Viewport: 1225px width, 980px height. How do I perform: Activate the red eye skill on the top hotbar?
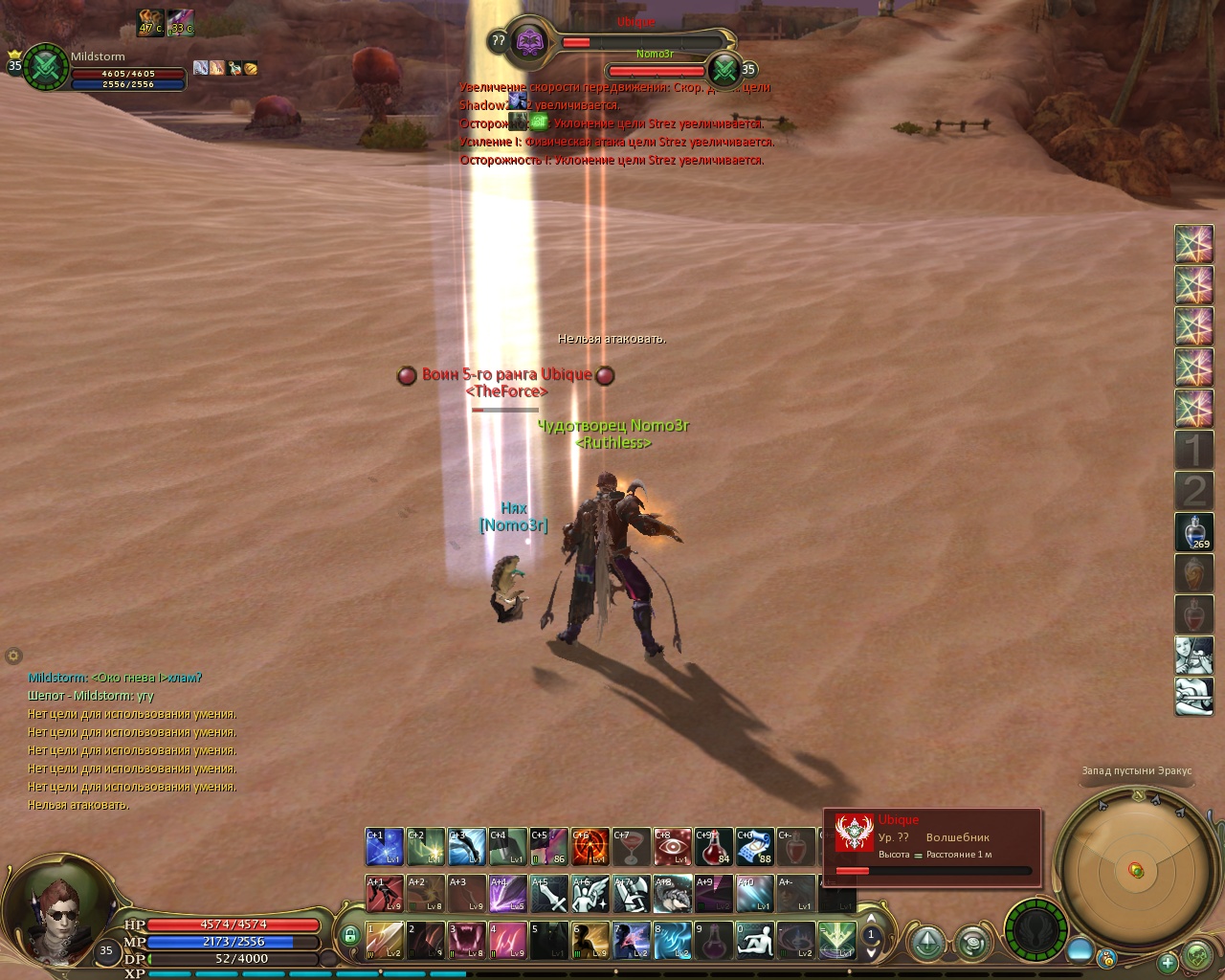pos(673,847)
